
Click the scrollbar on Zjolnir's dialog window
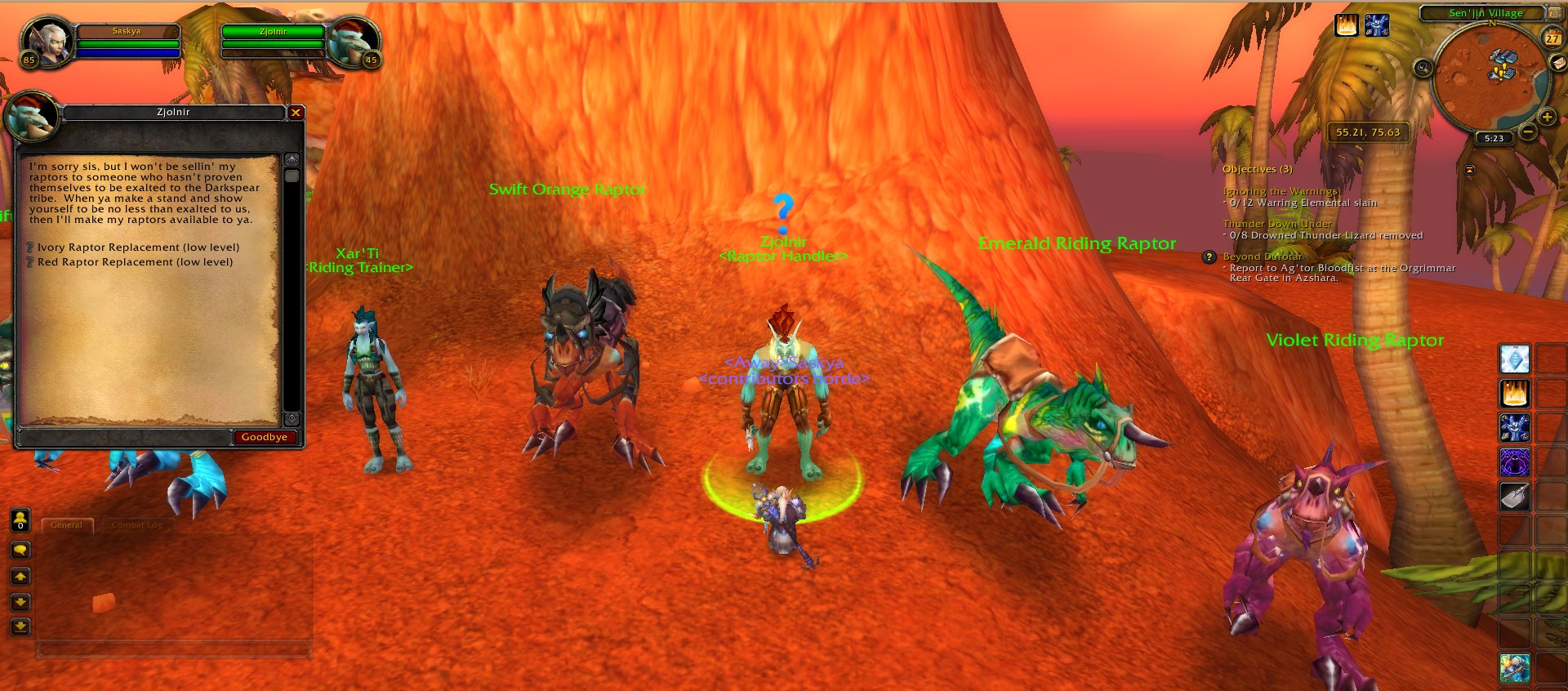[x=292, y=176]
